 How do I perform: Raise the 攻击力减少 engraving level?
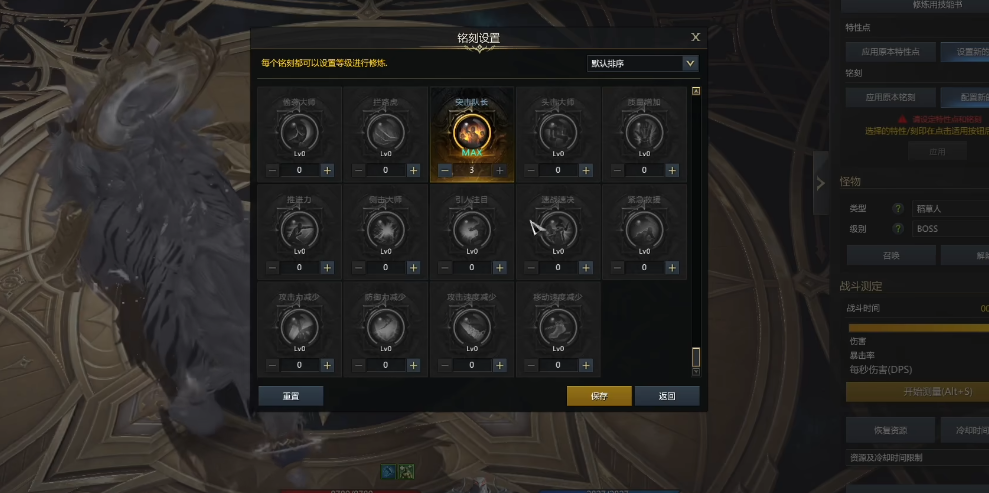(x=327, y=365)
